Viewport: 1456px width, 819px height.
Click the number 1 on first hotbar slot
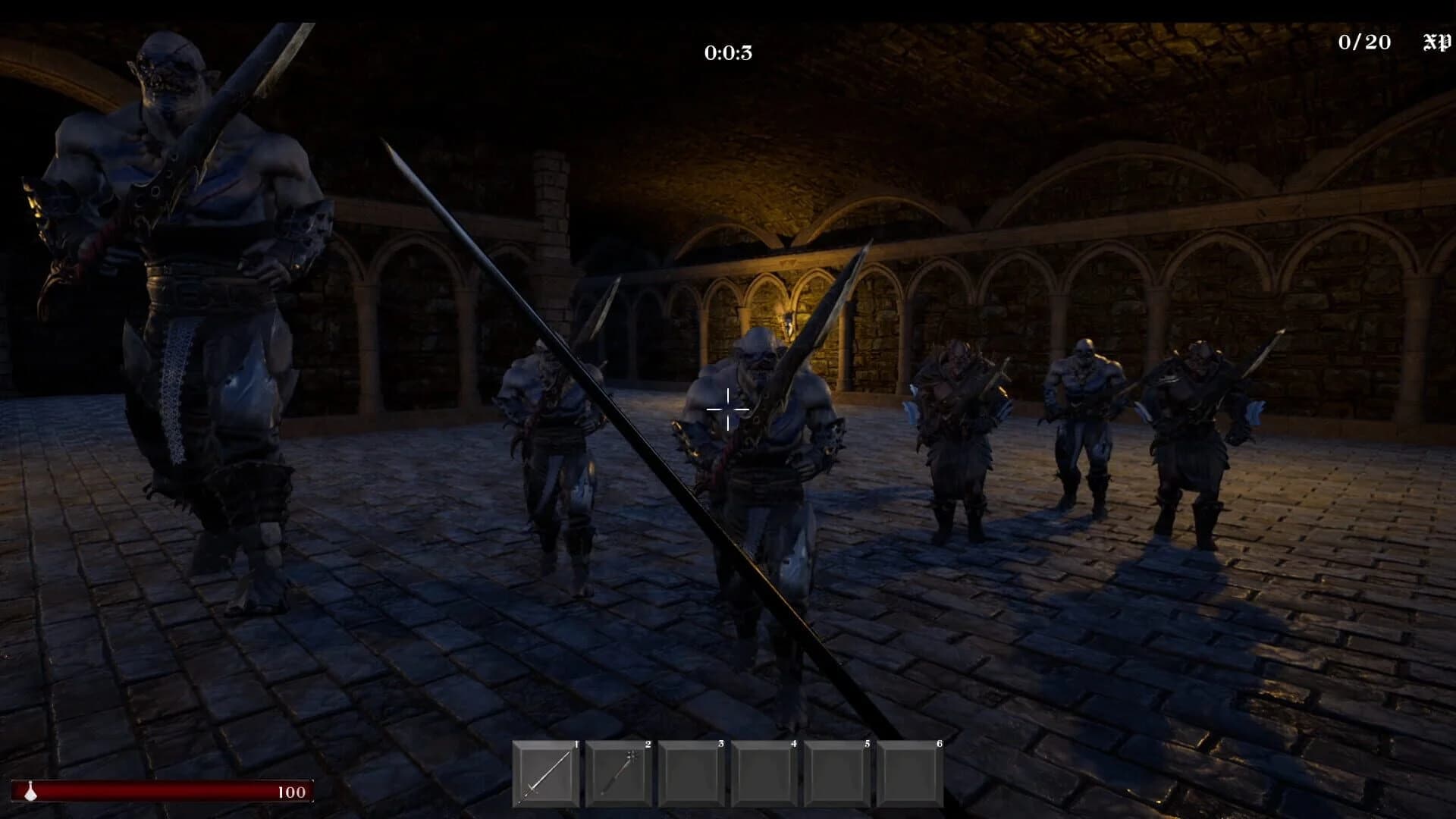pos(577,745)
